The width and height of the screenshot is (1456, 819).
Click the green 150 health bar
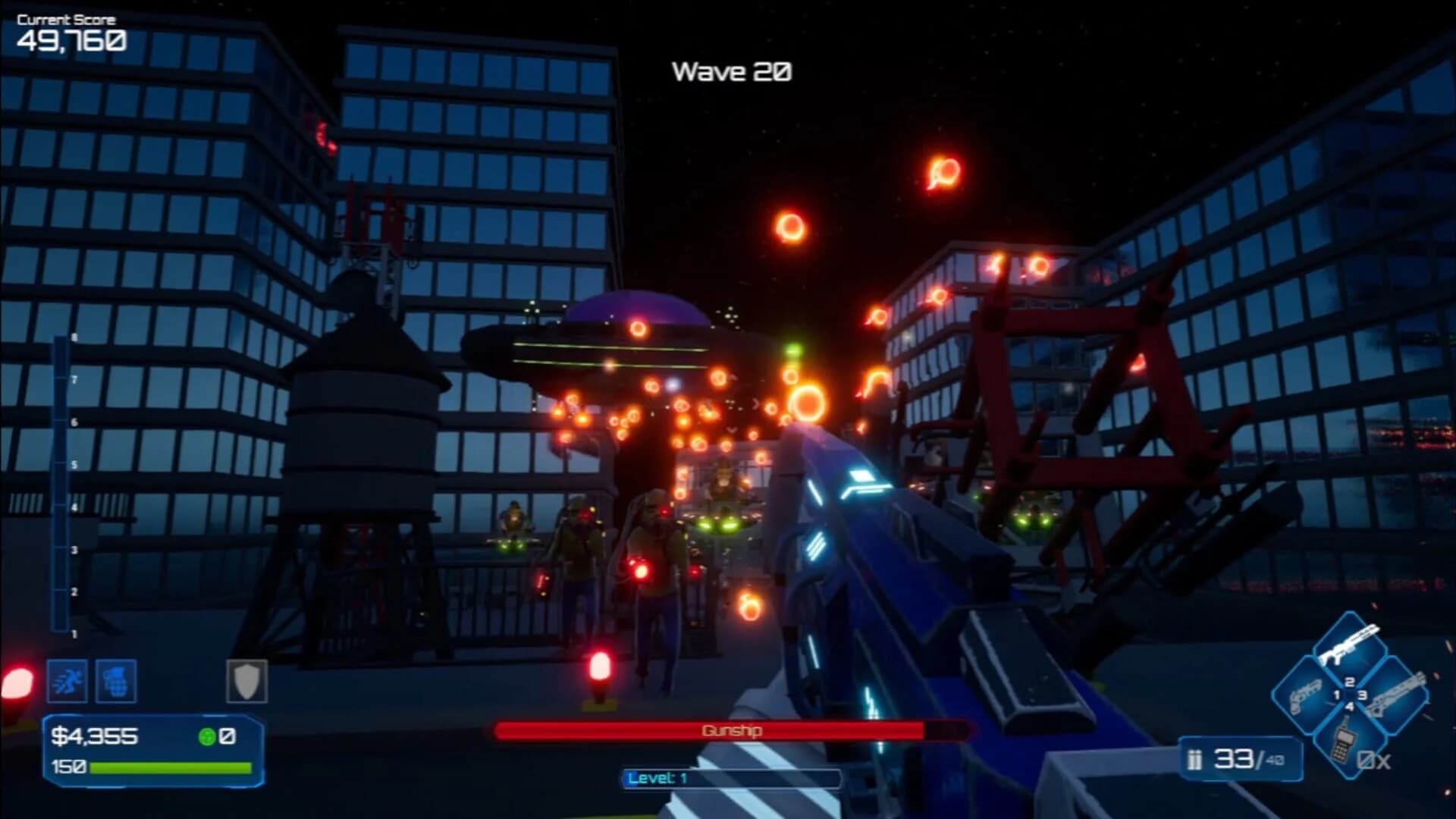[x=168, y=769]
